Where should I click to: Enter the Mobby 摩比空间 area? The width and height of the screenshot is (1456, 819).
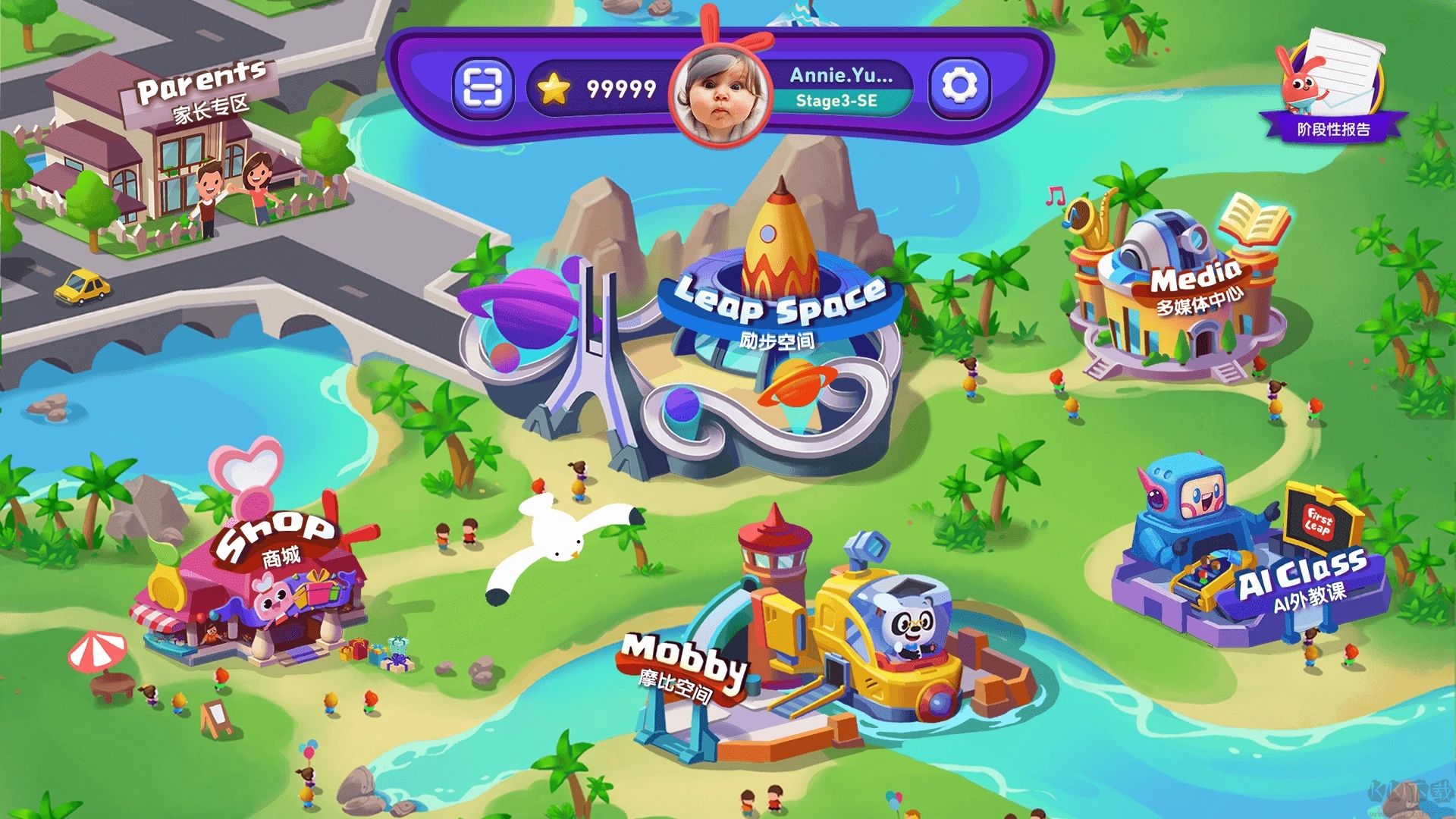coord(819,645)
